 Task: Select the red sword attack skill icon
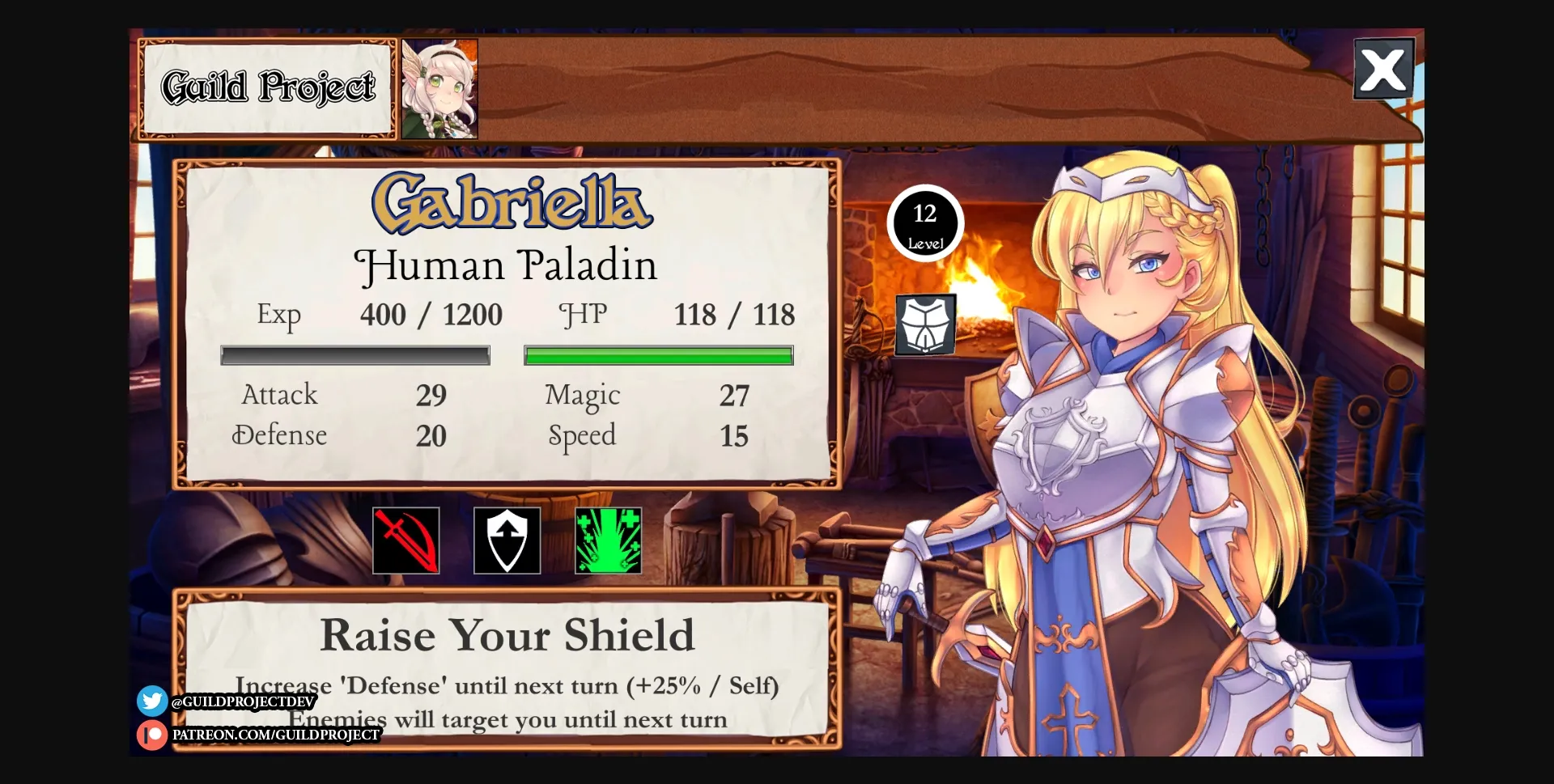[x=405, y=540]
